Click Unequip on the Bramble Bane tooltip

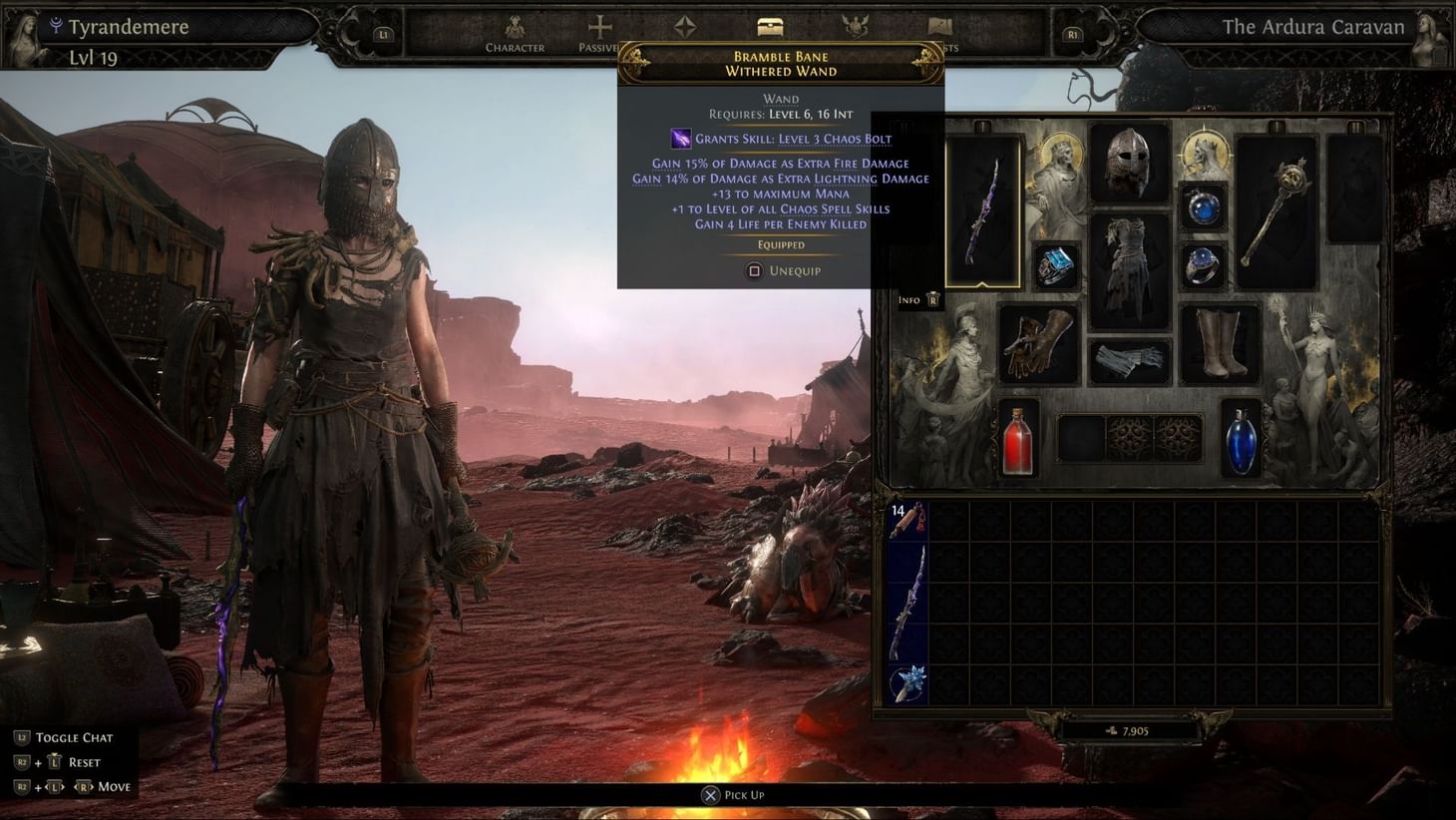click(x=781, y=270)
